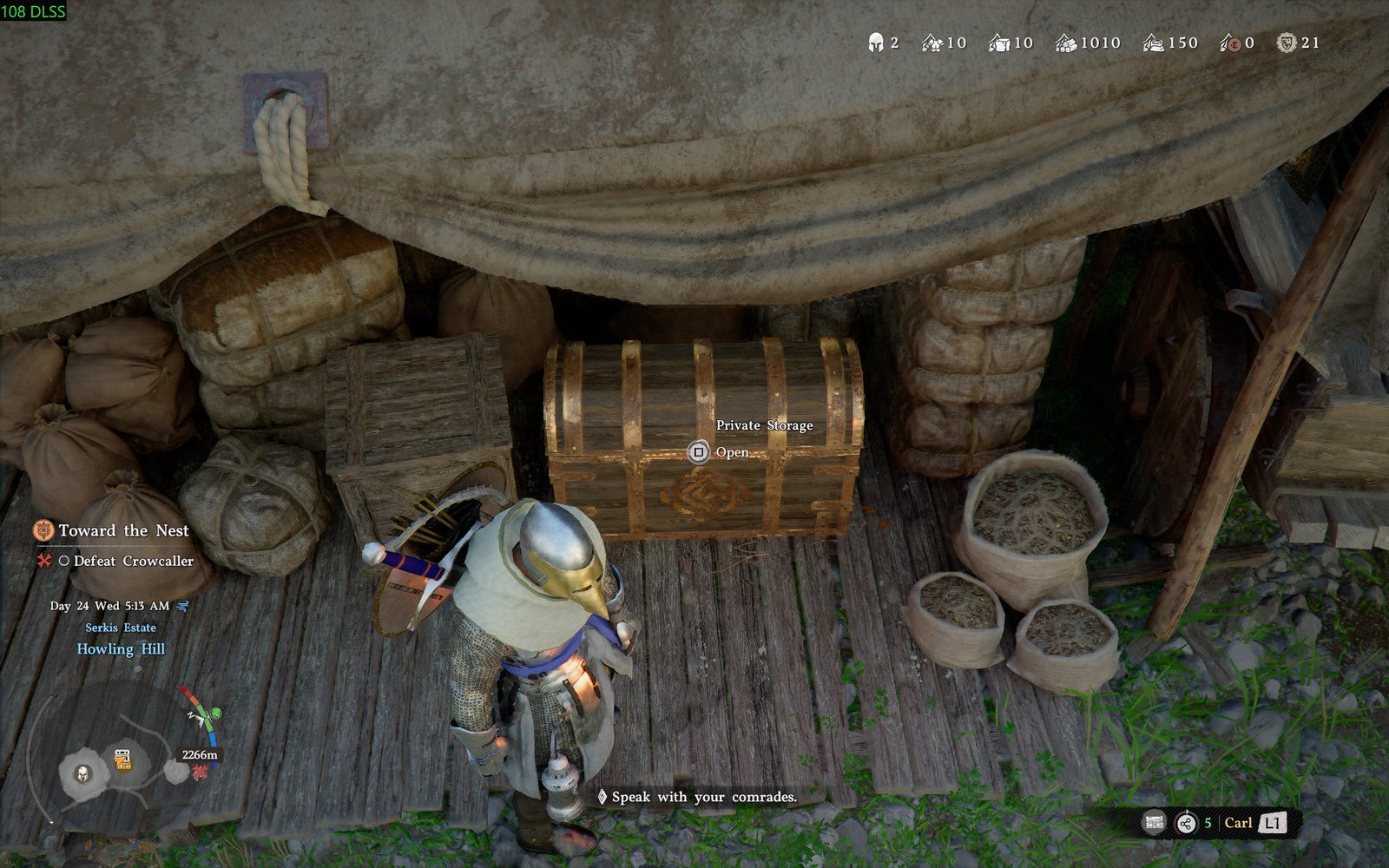Click the Speak with your comrades prompt
Screen dimensions: 1389x868
point(703,797)
